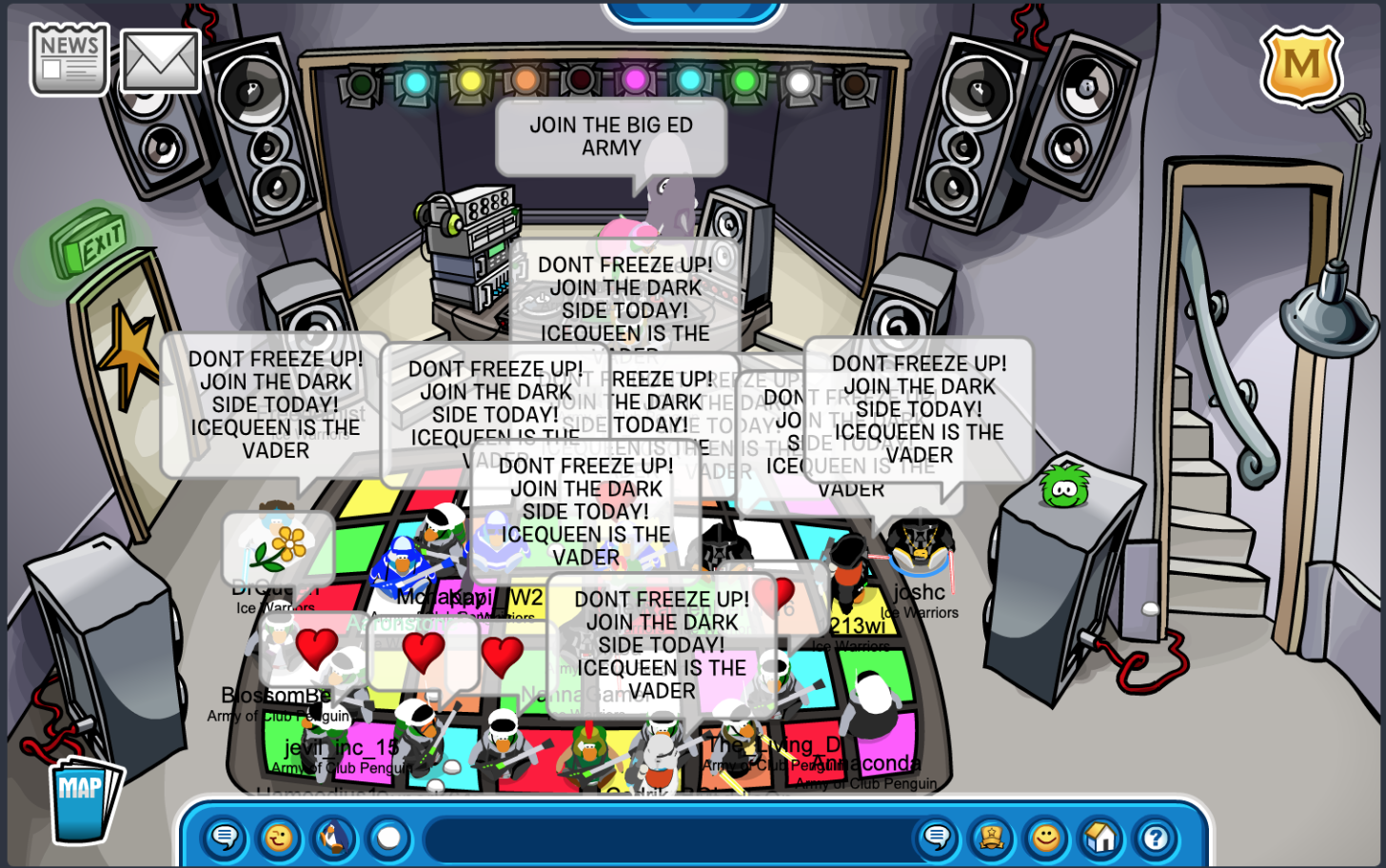Open the News newspaper

(69, 59)
